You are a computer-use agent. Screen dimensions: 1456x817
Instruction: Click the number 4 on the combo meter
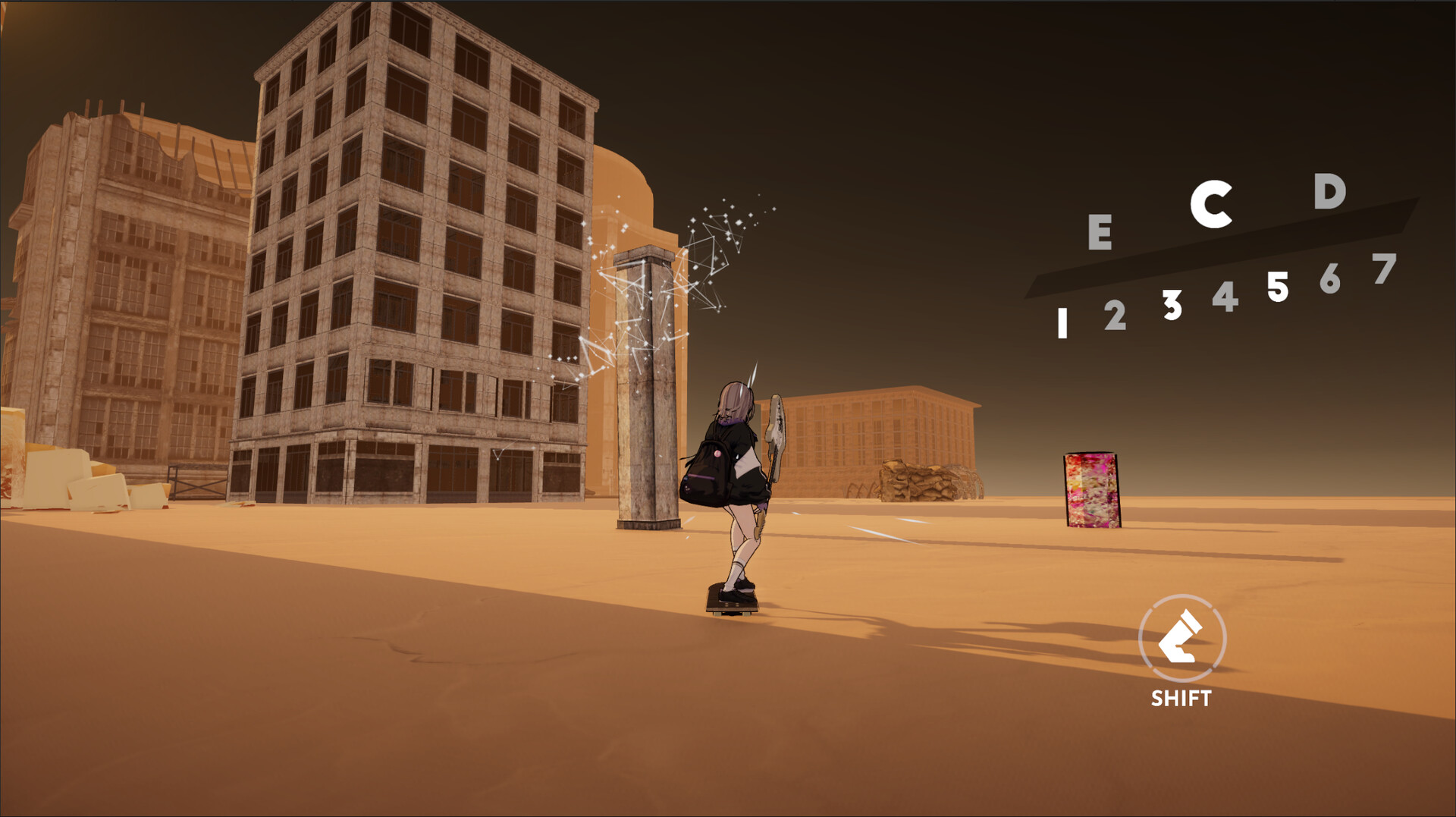coord(1226,295)
